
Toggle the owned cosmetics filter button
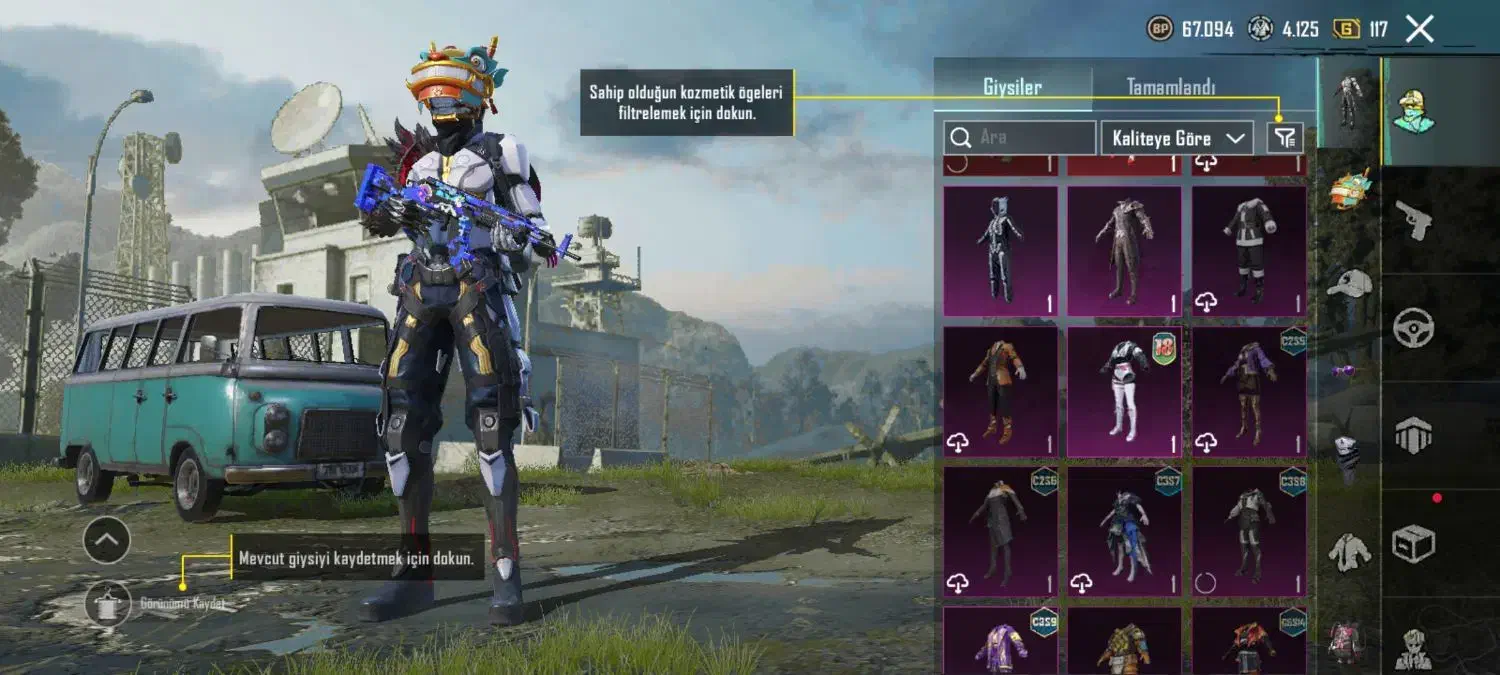pos(1285,138)
